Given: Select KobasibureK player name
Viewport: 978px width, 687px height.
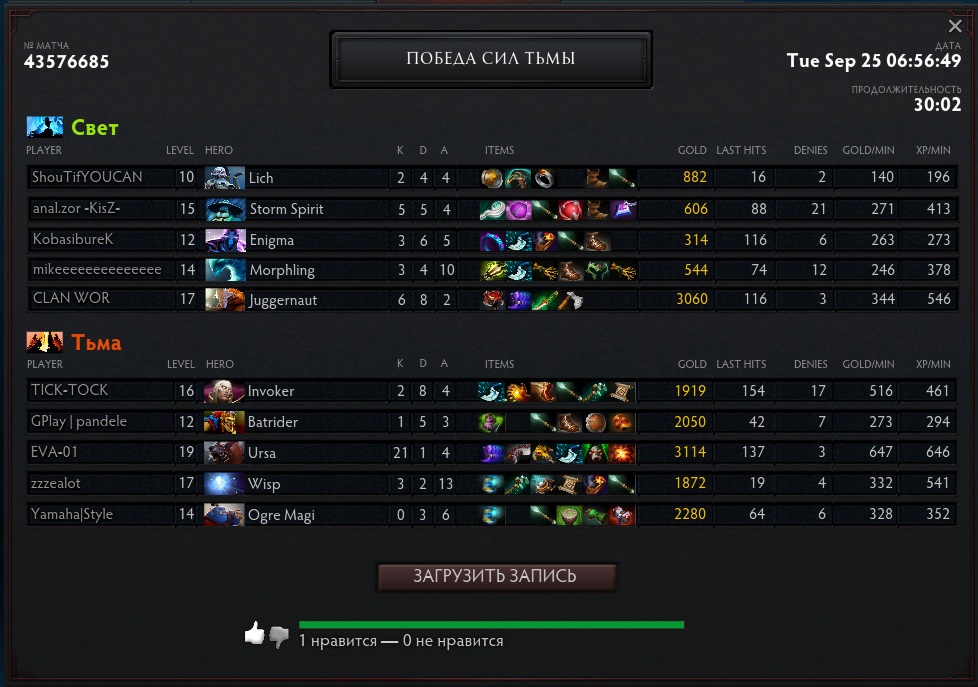Looking at the screenshot, I should point(73,240).
